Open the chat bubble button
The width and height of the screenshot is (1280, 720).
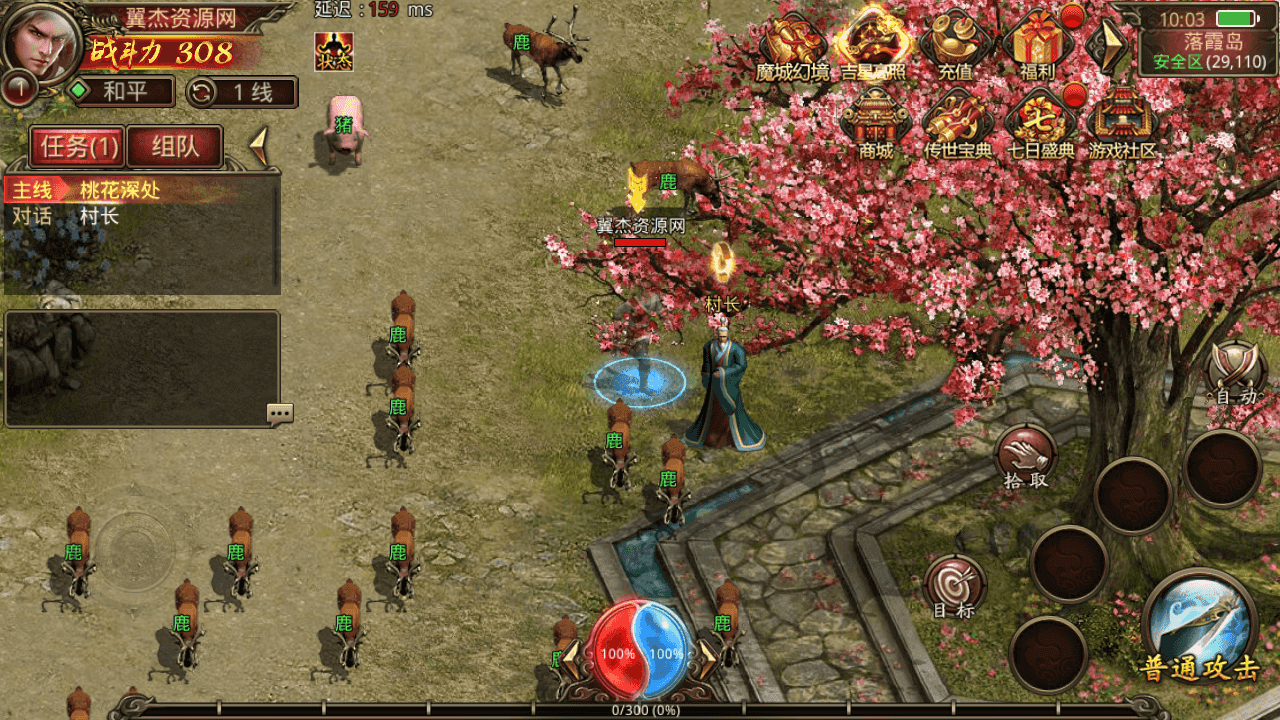click(280, 413)
